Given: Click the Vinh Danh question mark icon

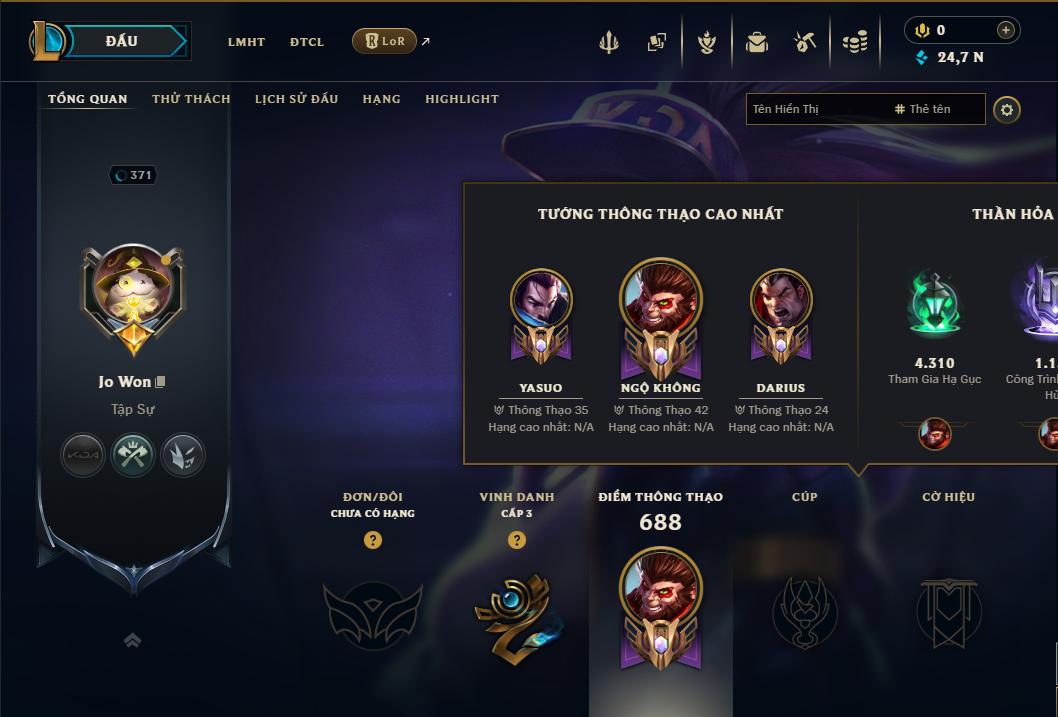Looking at the screenshot, I should tap(517, 540).
